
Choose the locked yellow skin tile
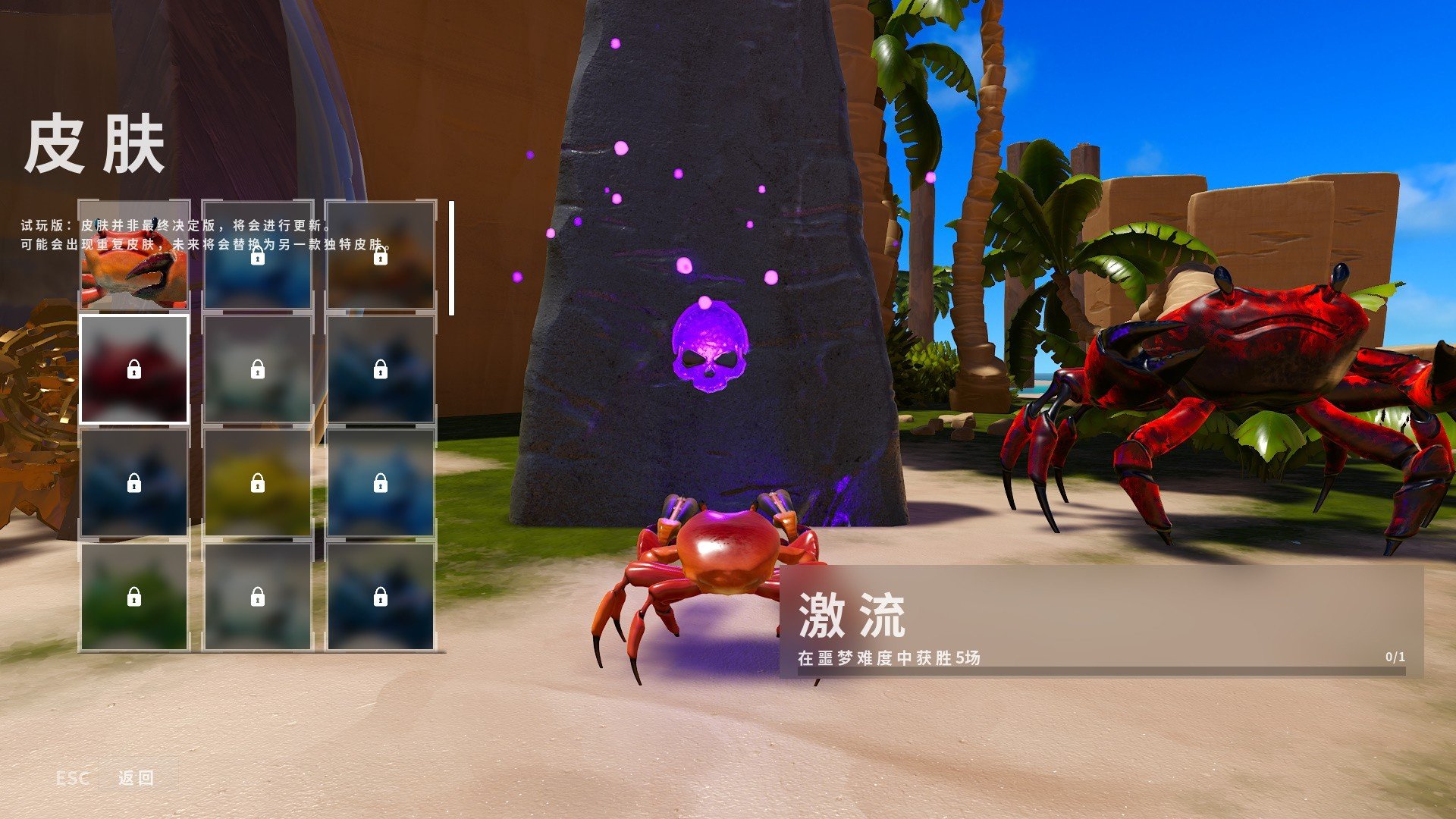click(x=257, y=483)
